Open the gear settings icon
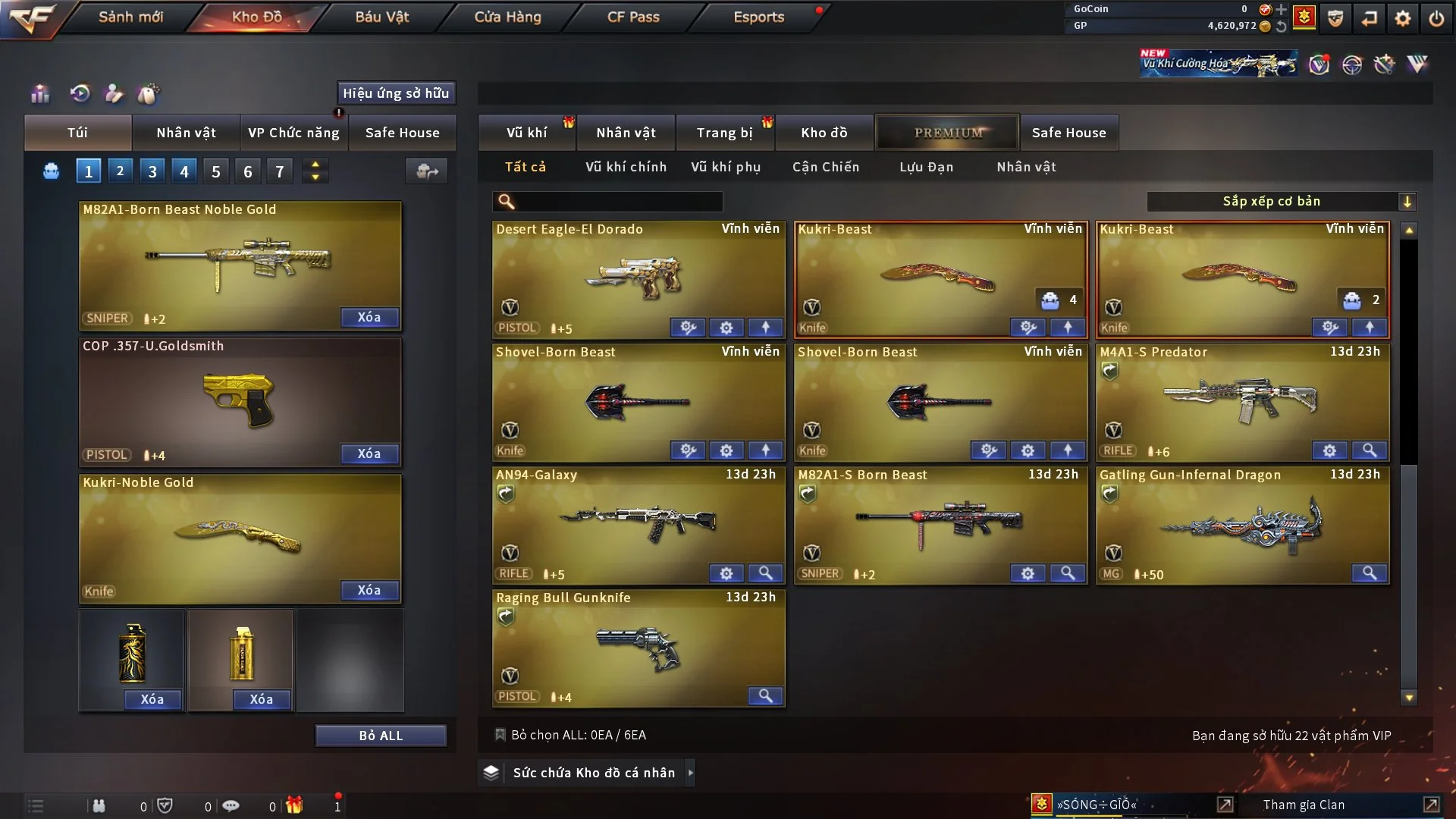Viewport: 1456px width, 819px height. [x=1403, y=18]
